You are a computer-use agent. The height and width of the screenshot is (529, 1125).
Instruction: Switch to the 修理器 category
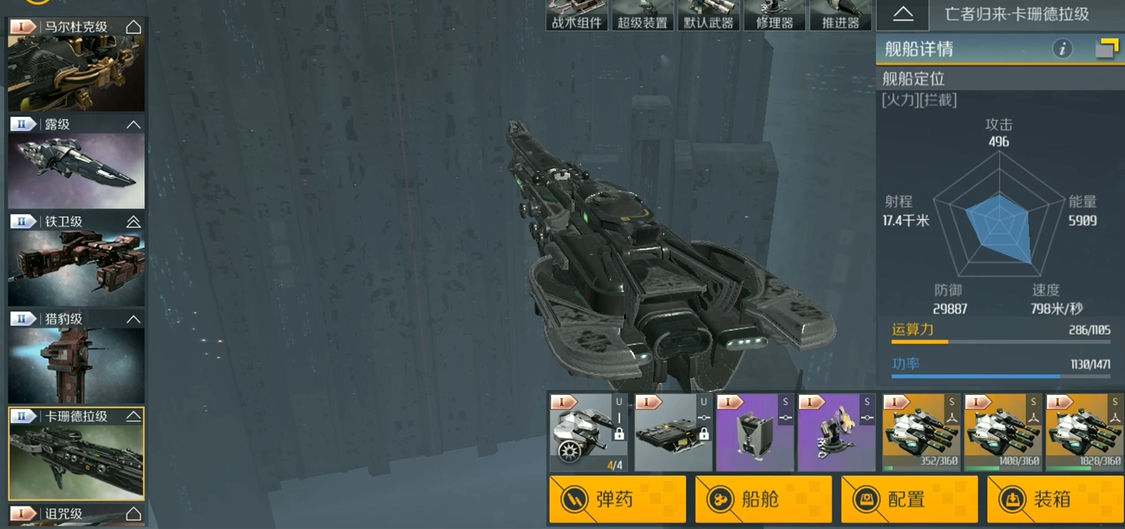774,15
